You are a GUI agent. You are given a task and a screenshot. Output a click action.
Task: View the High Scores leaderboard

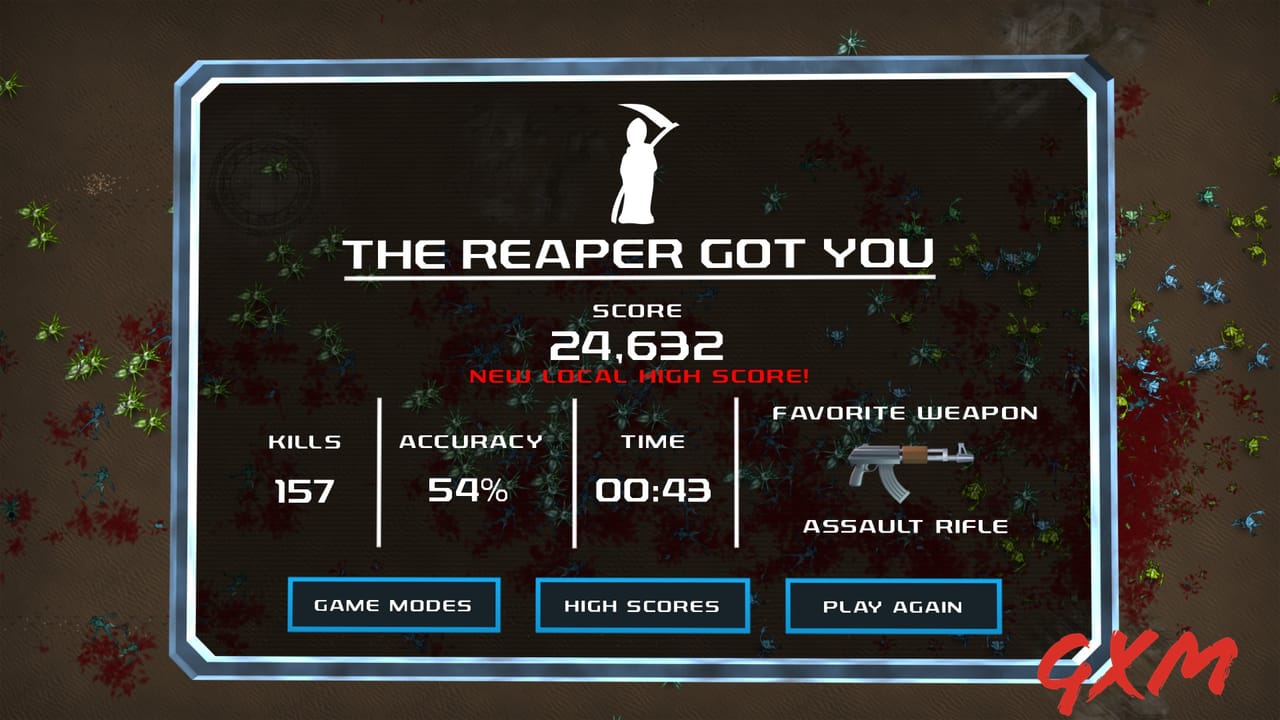pos(641,605)
